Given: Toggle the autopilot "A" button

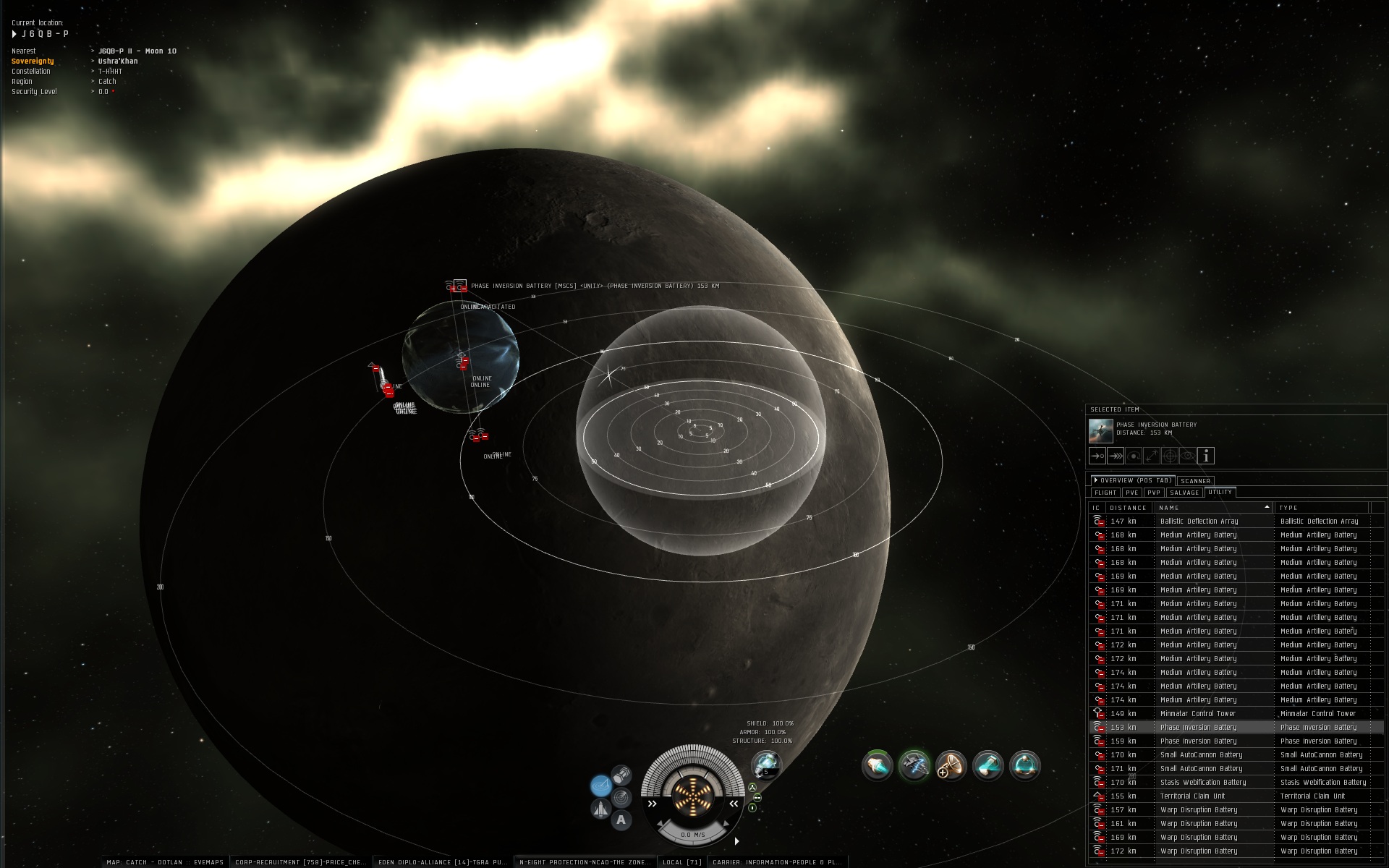Looking at the screenshot, I should (x=621, y=820).
